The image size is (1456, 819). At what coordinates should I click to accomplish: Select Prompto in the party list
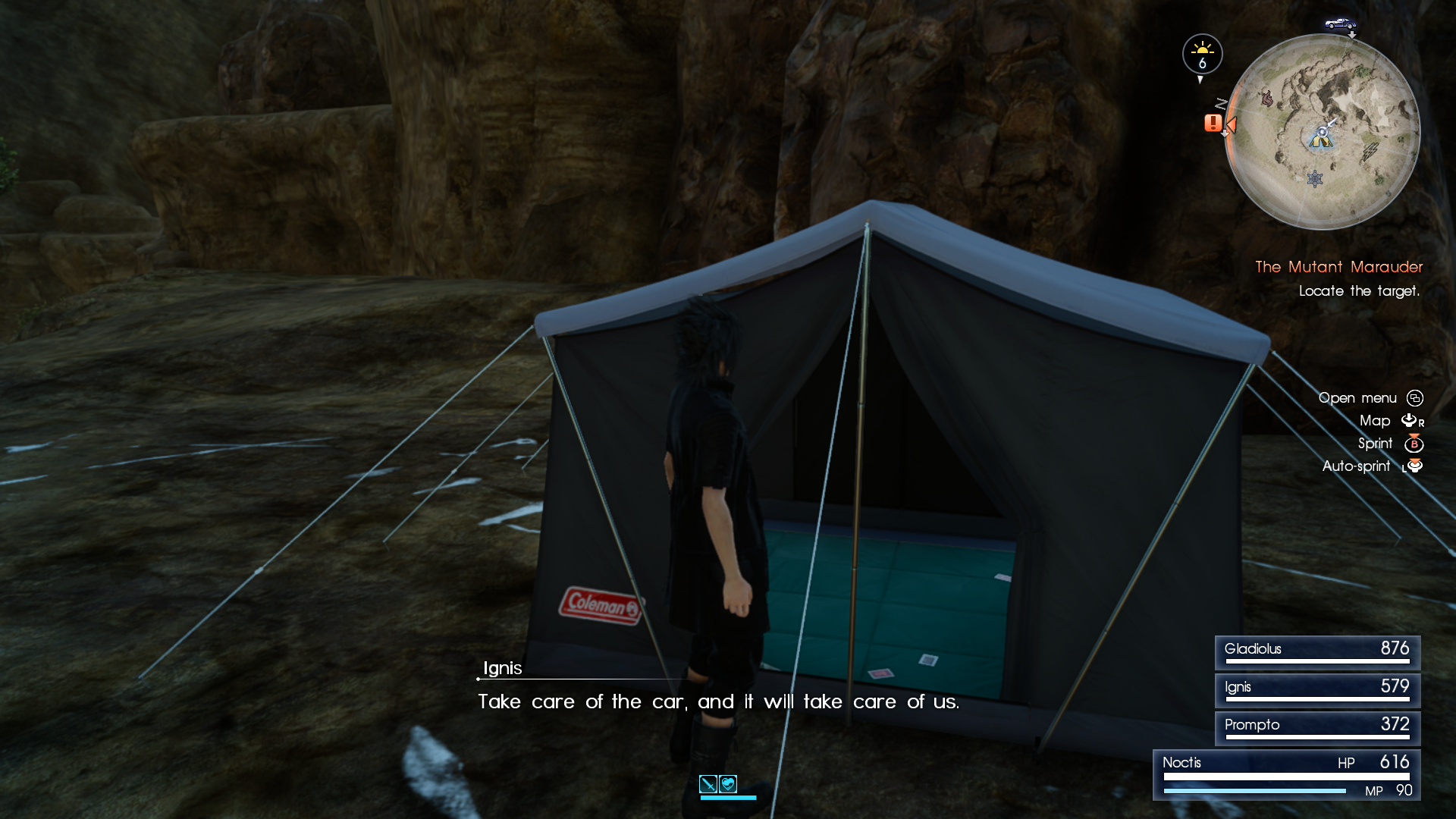(x=1317, y=727)
